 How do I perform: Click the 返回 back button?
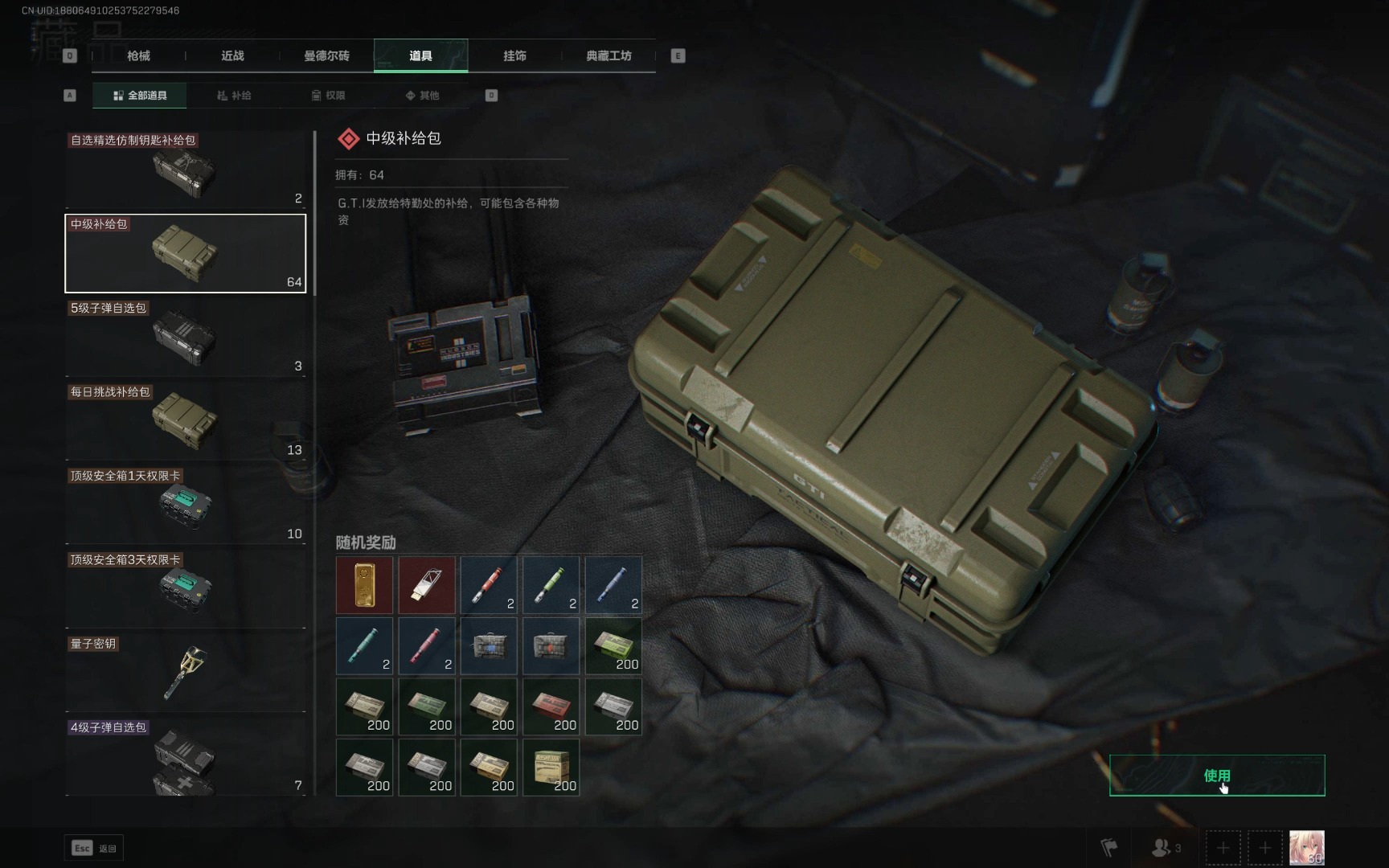tap(94, 848)
